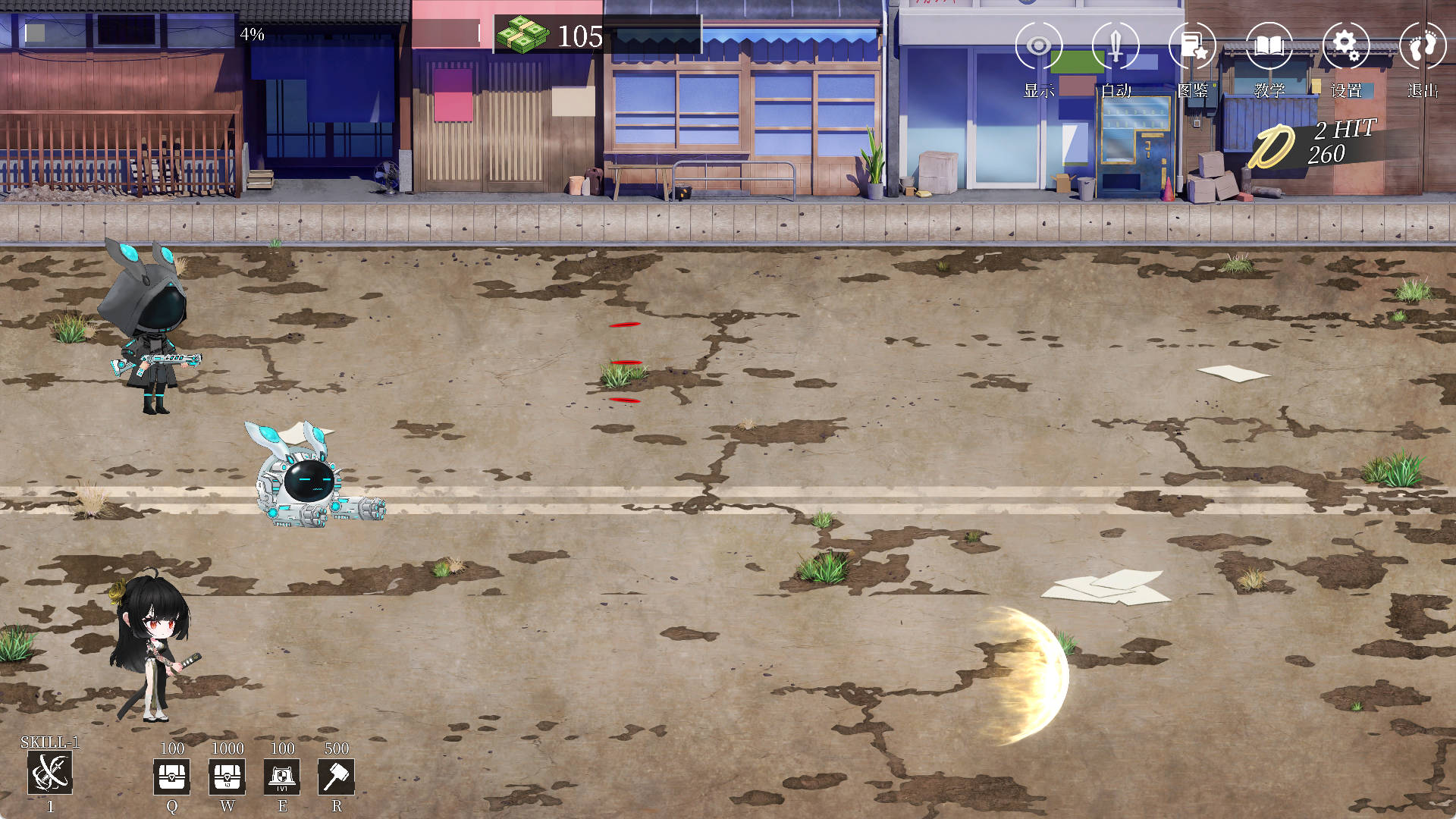Open the 图鉴 encyclopedia
Viewport: 1456px width, 819px height.
click(1192, 47)
